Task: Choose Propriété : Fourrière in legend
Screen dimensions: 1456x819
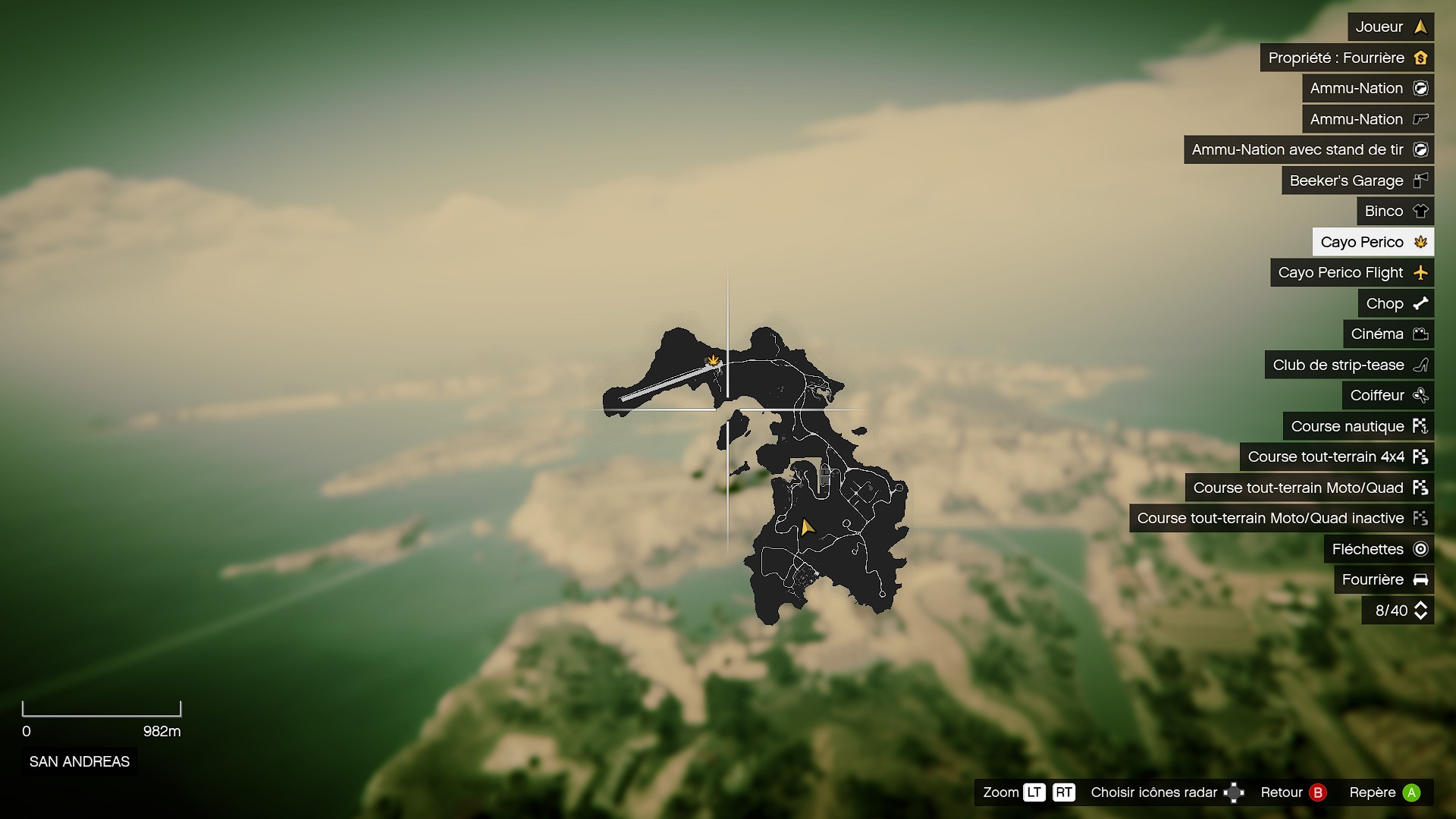Action: [1346, 58]
